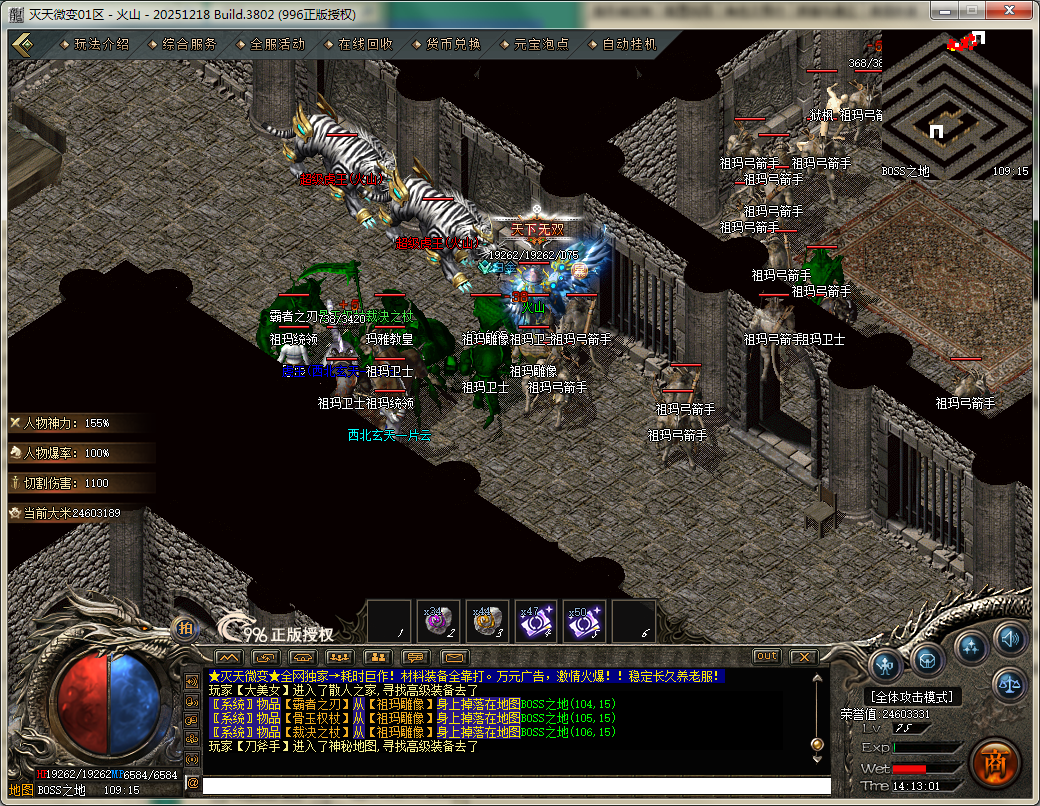Open the bag chest icon
Viewport: 1040px width, 806px height.
point(928,658)
